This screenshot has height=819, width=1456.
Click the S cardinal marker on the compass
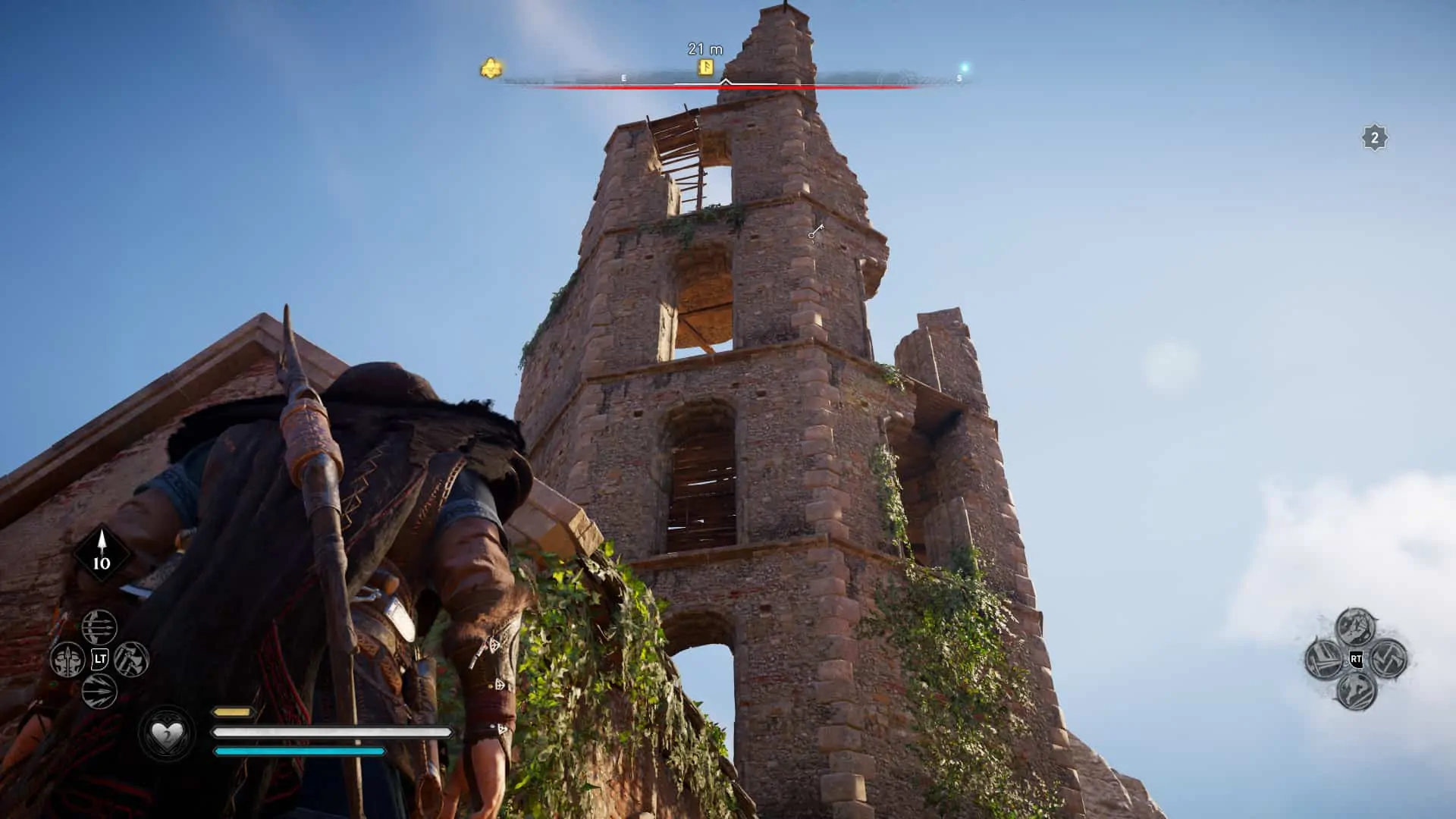[960, 77]
